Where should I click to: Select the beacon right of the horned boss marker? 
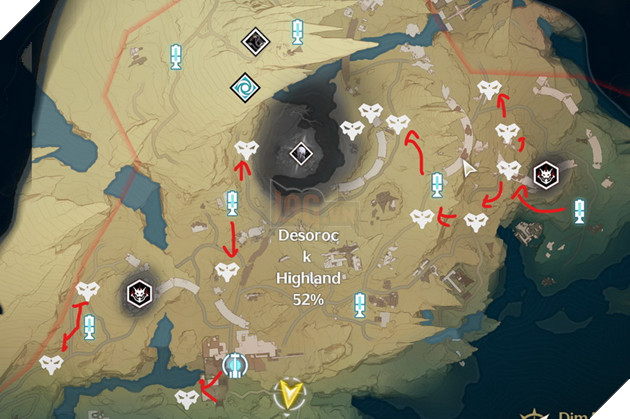coord(582,212)
